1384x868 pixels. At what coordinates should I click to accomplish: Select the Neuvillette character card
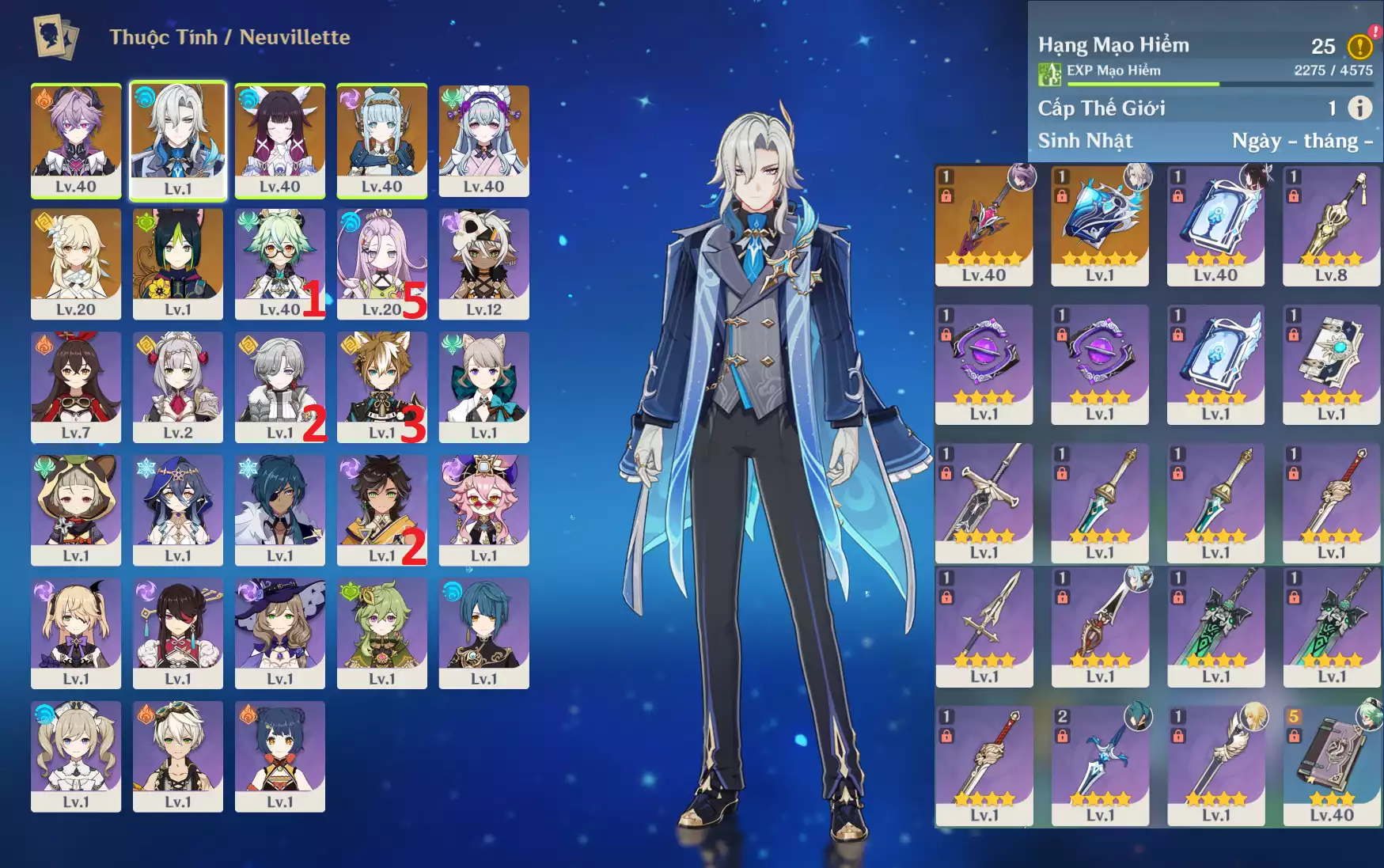(178, 140)
